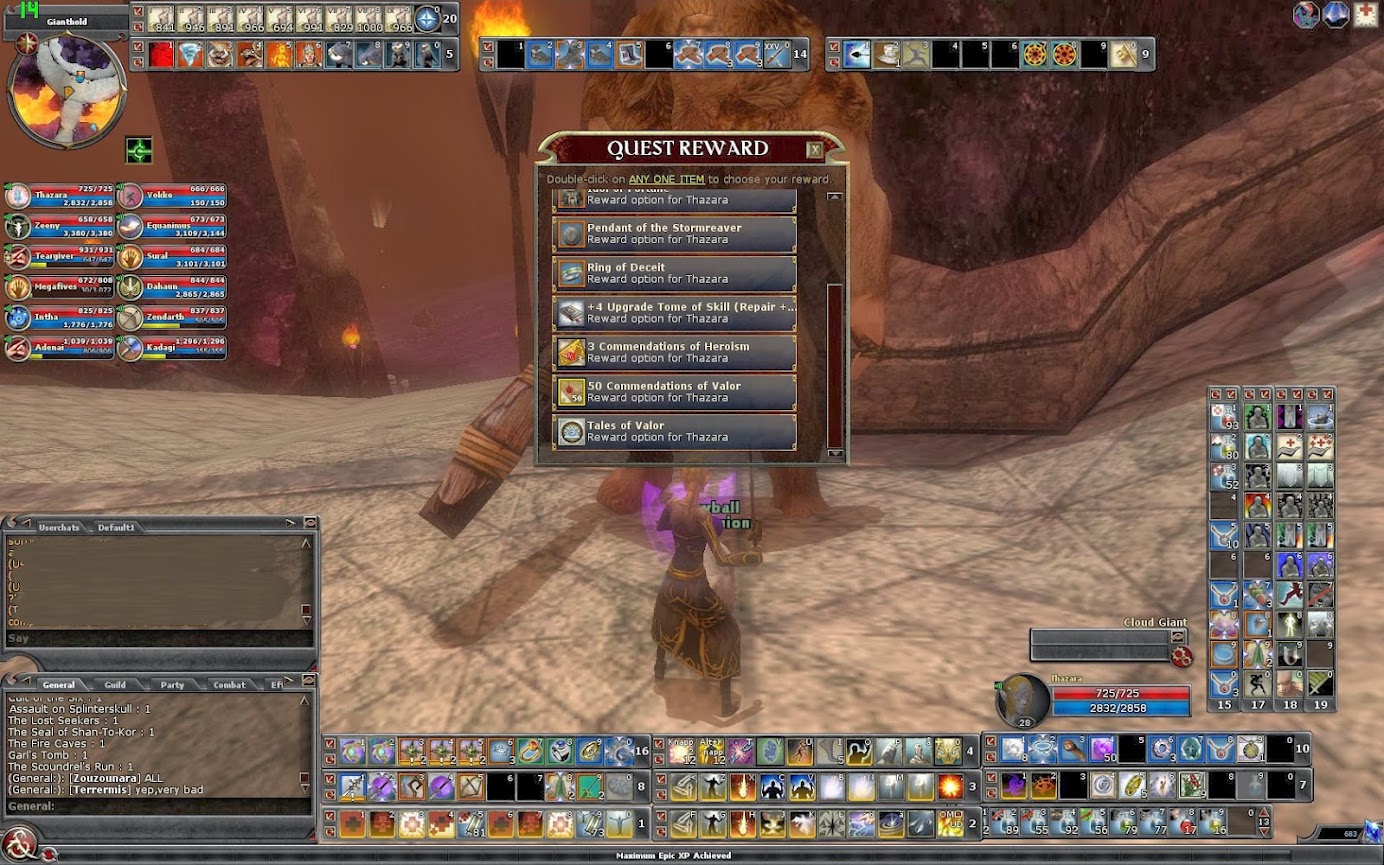Screen dimensions: 1384x865
Task: Switch to the Party chat tab
Action: pyautogui.click(x=172, y=685)
